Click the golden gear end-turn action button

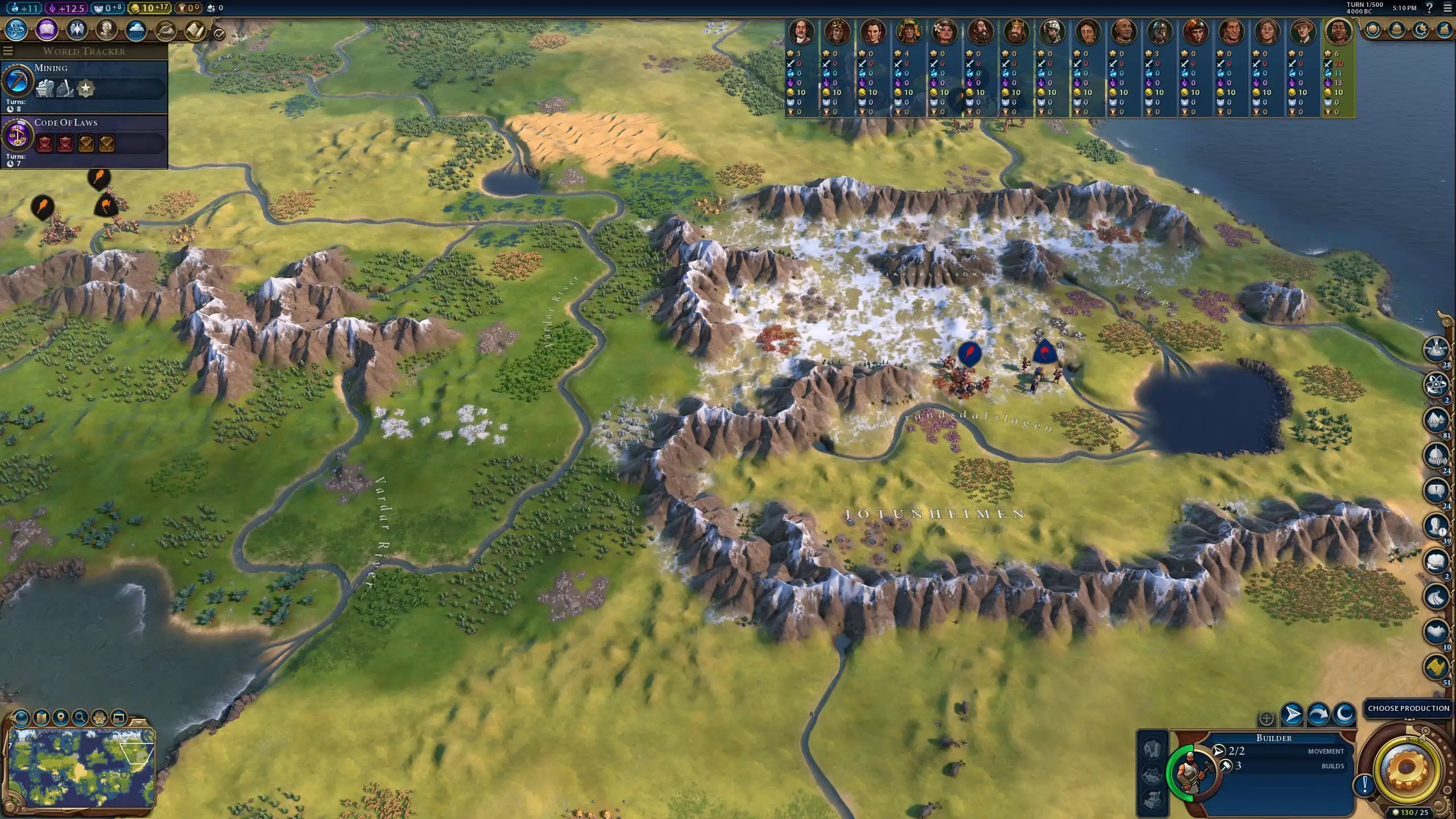point(1408,770)
